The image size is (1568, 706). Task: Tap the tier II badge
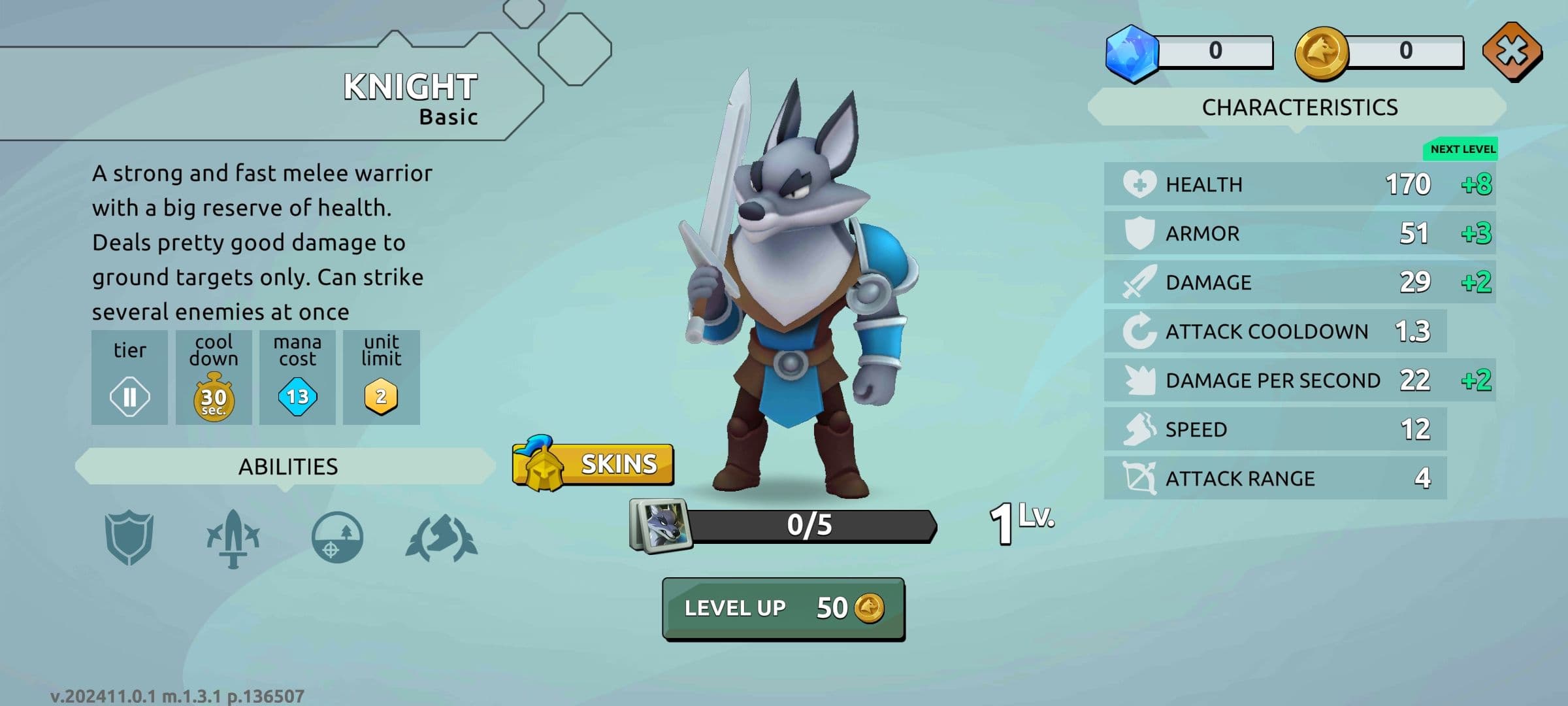coord(129,396)
